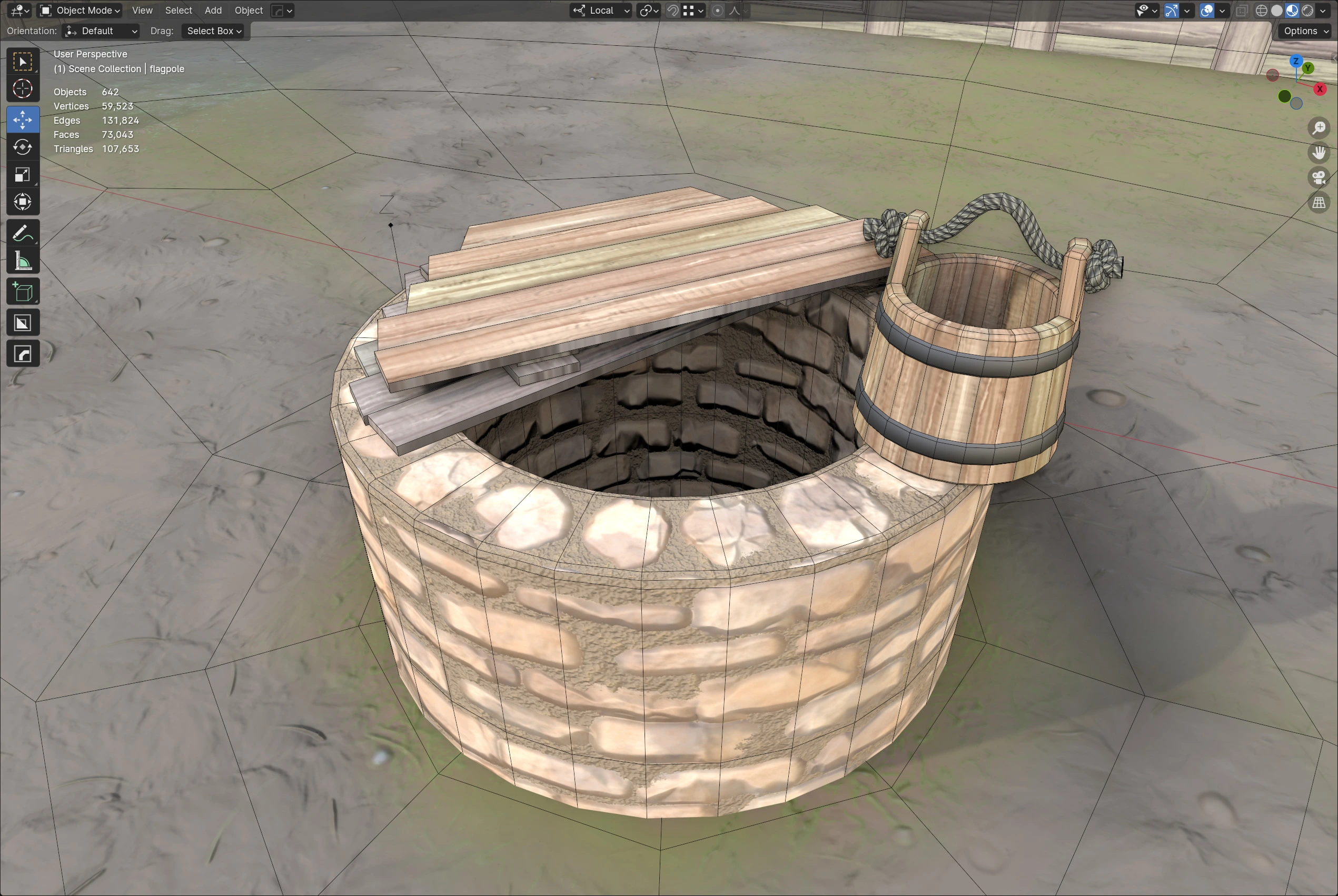Select the Measure tool

pyautogui.click(x=23, y=260)
